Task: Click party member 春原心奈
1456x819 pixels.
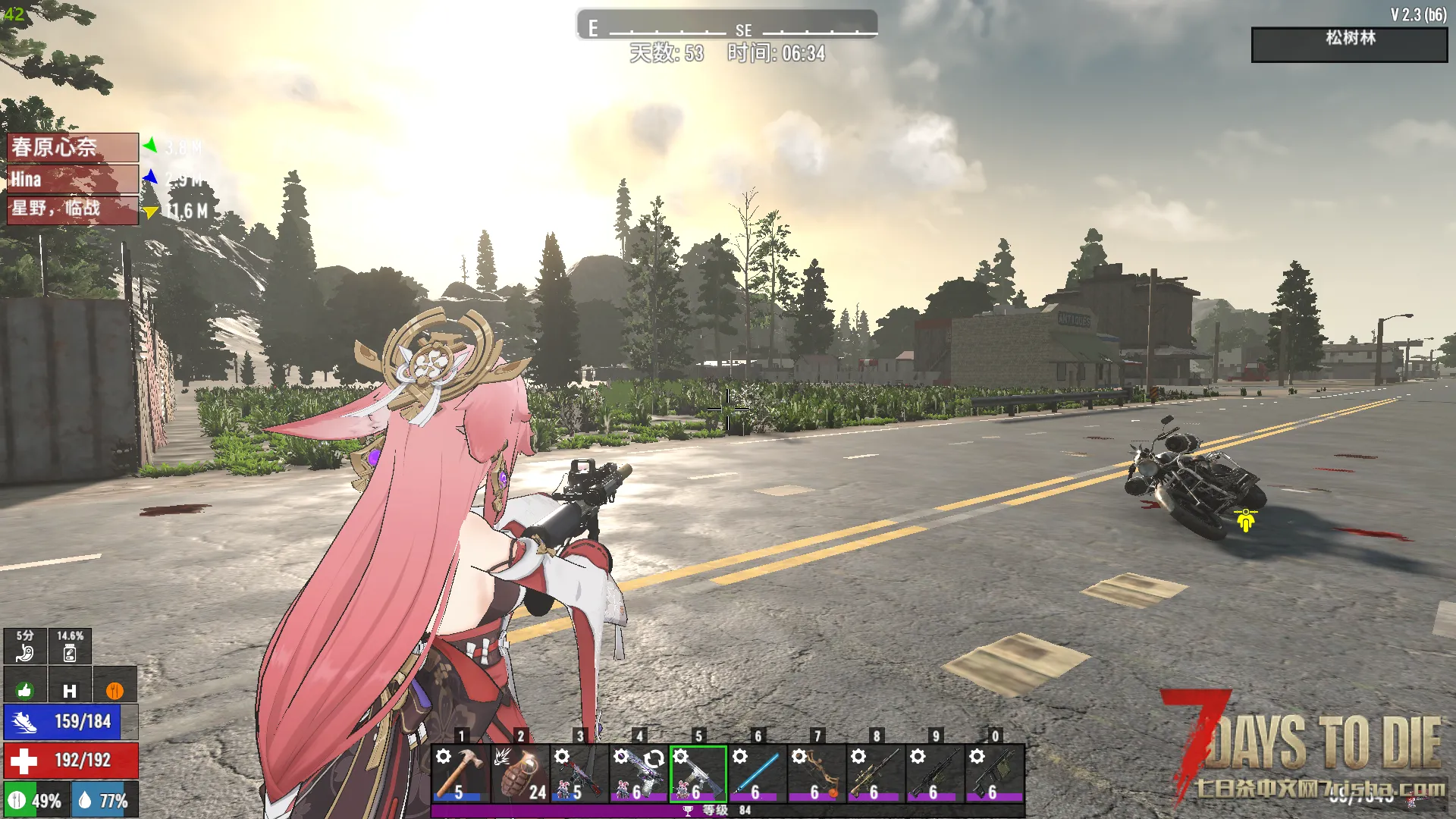Action: 73,147
